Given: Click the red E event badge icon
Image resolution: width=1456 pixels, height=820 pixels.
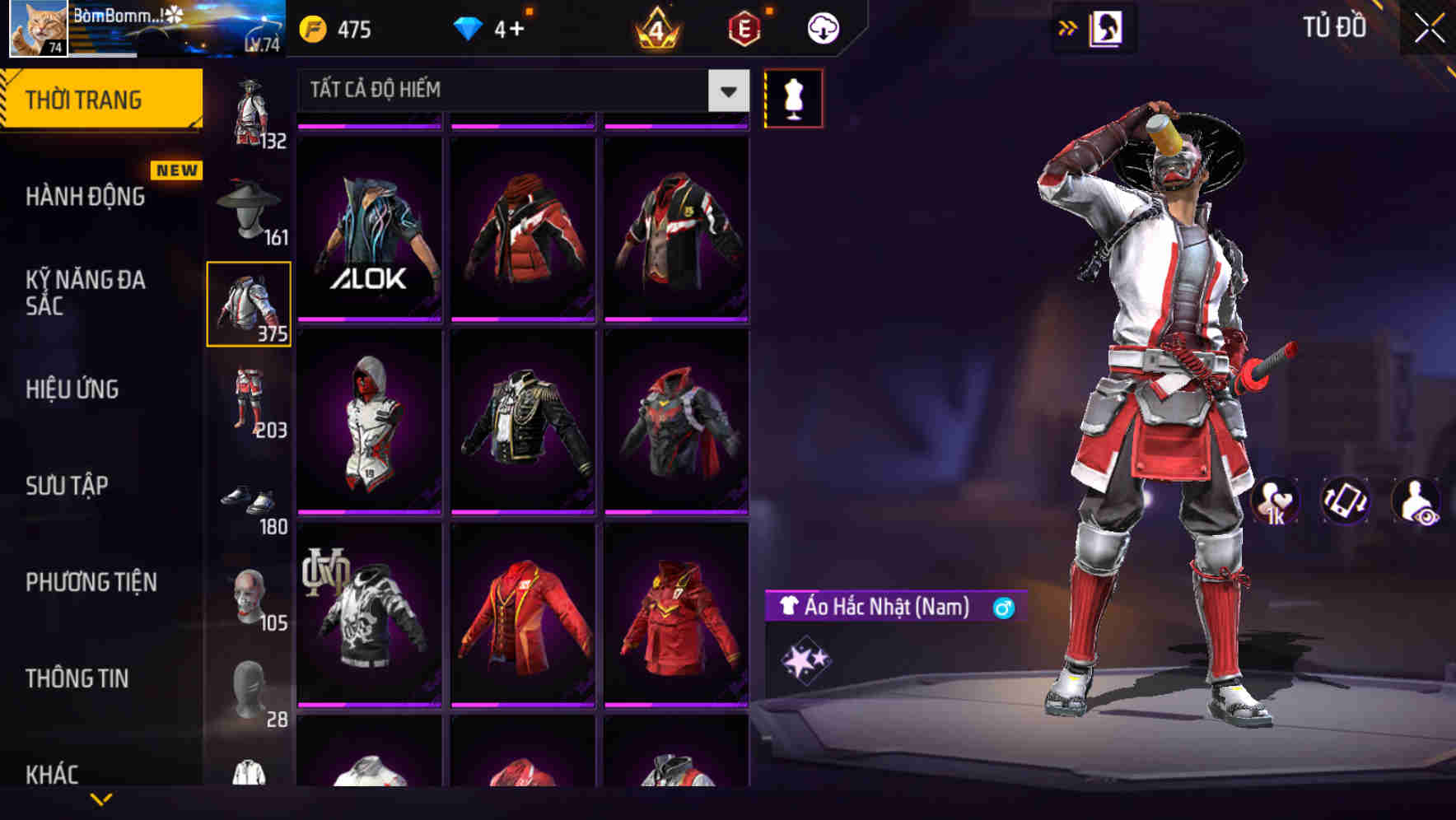Looking at the screenshot, I should click(x=742, y=27).
